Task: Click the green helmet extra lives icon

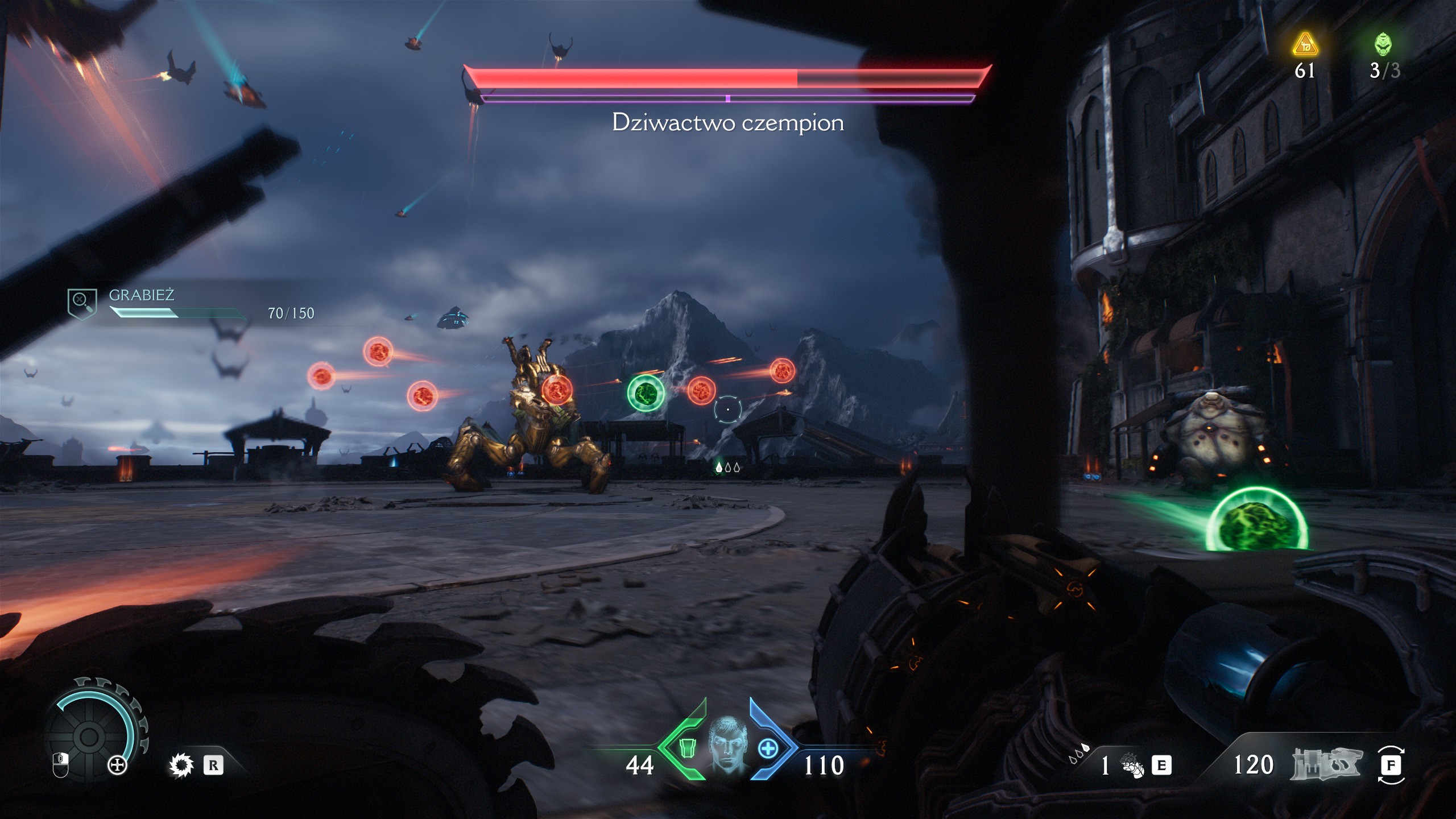Action: click(x=1383, y=44)
